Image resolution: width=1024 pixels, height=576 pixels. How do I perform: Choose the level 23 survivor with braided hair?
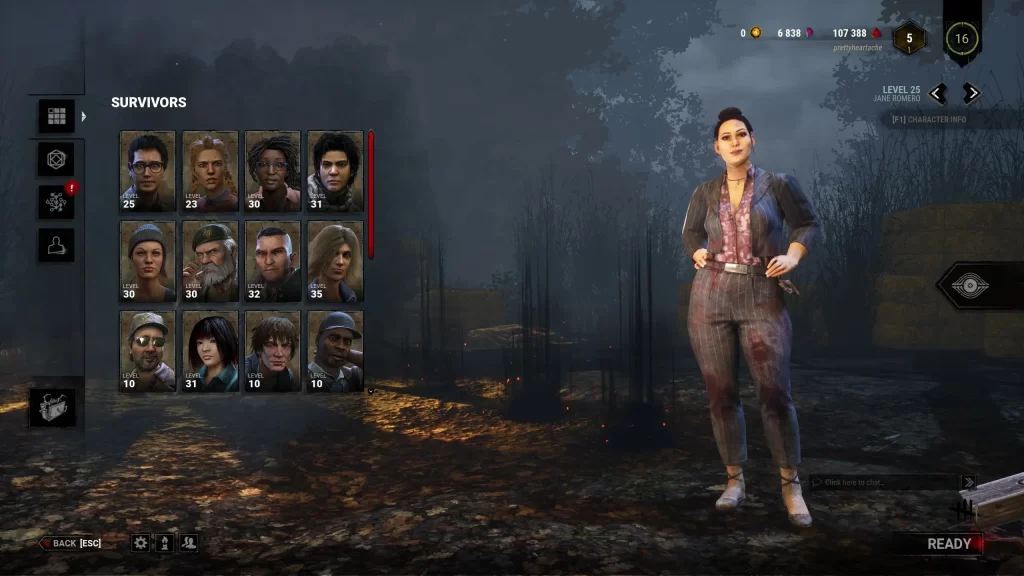coord(210,170)
